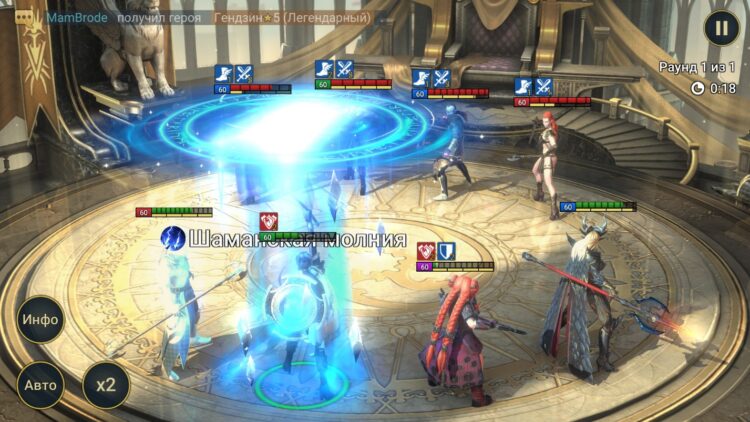Viewport: 750px width, 422px height.
Task: Open the Инфо panel
Action: (40, 320)
